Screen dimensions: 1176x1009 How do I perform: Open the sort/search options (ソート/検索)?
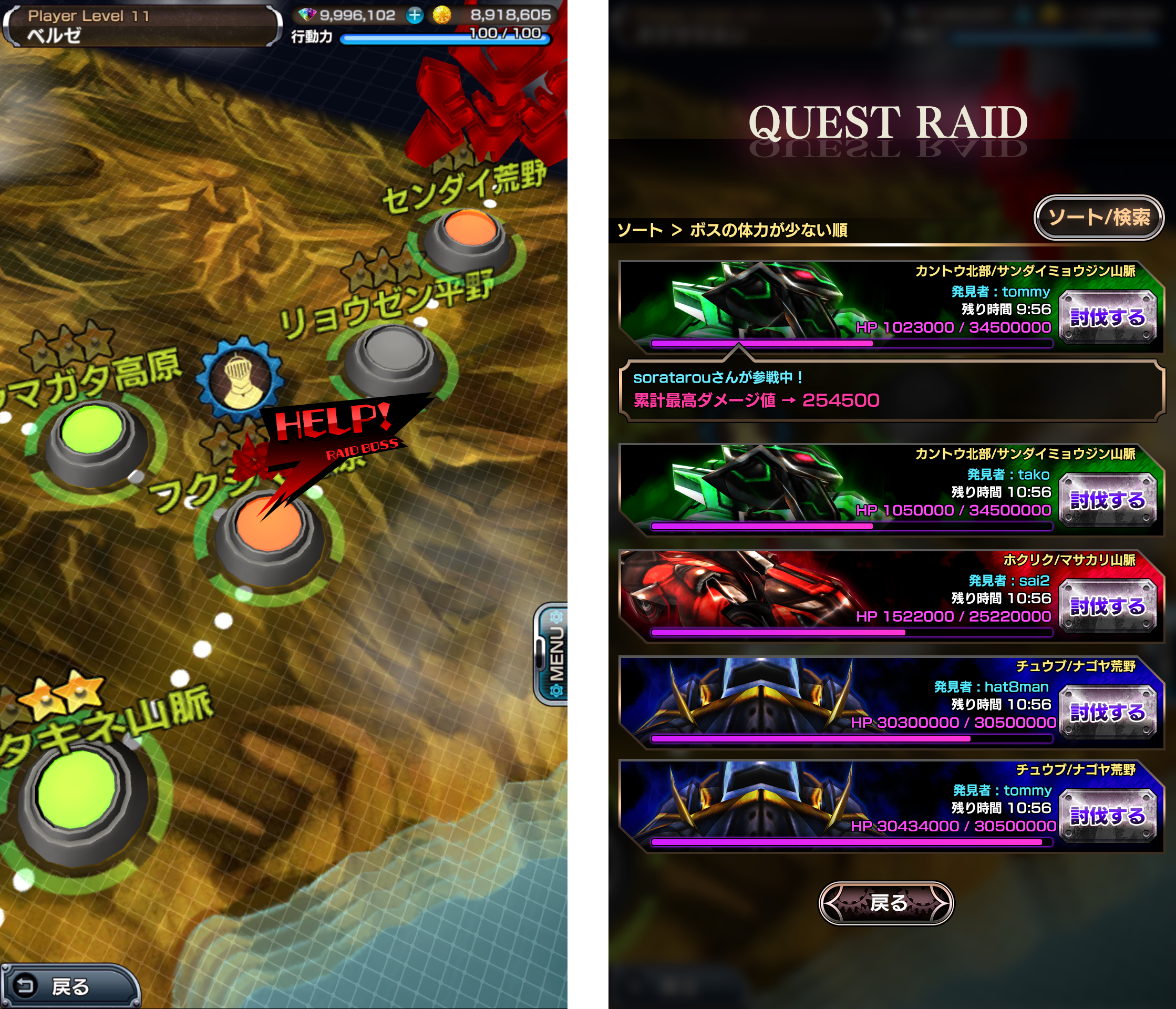click(1098, 218)
